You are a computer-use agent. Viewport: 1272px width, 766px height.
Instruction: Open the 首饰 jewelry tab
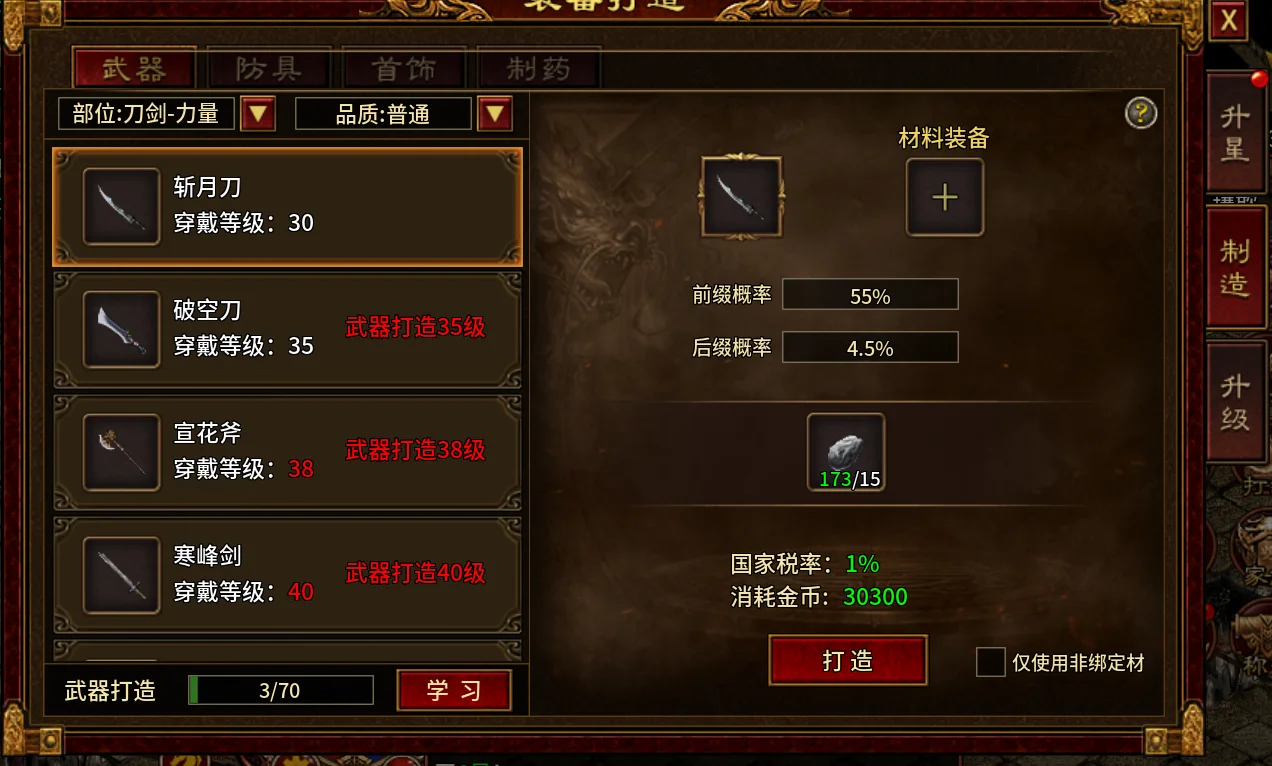[403, 69]
